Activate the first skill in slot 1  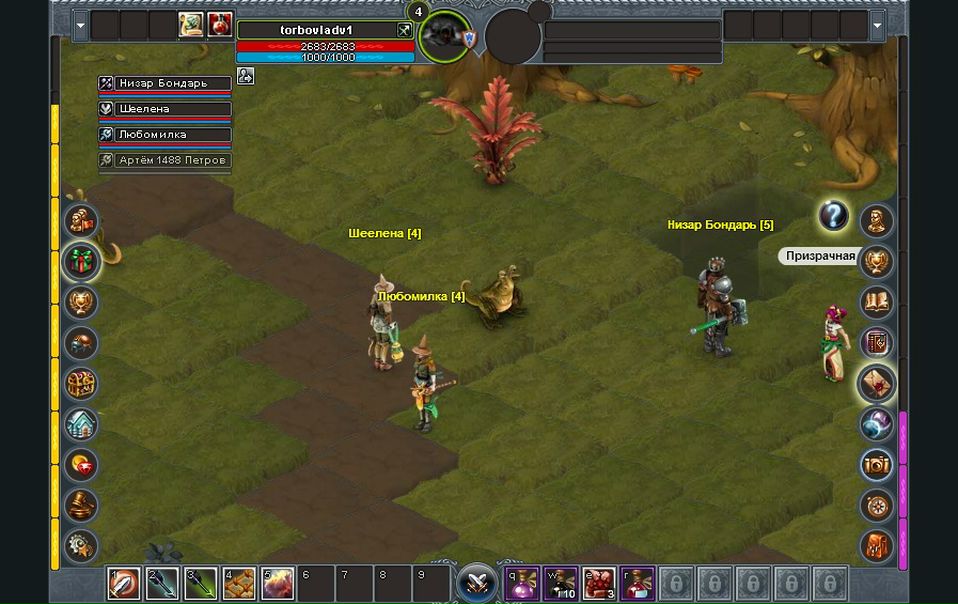124,582
